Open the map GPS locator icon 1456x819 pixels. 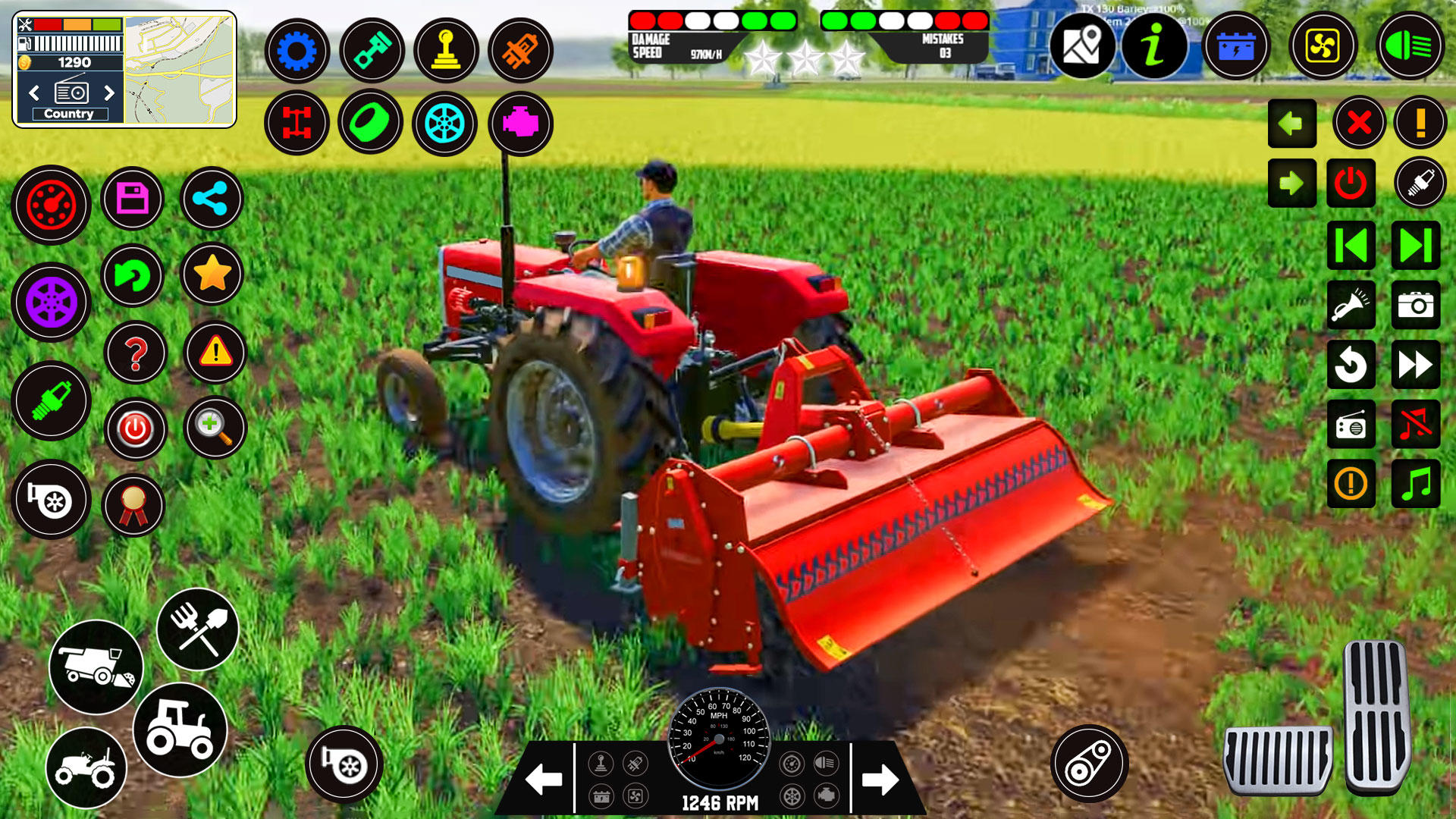tap(1084, 46)
